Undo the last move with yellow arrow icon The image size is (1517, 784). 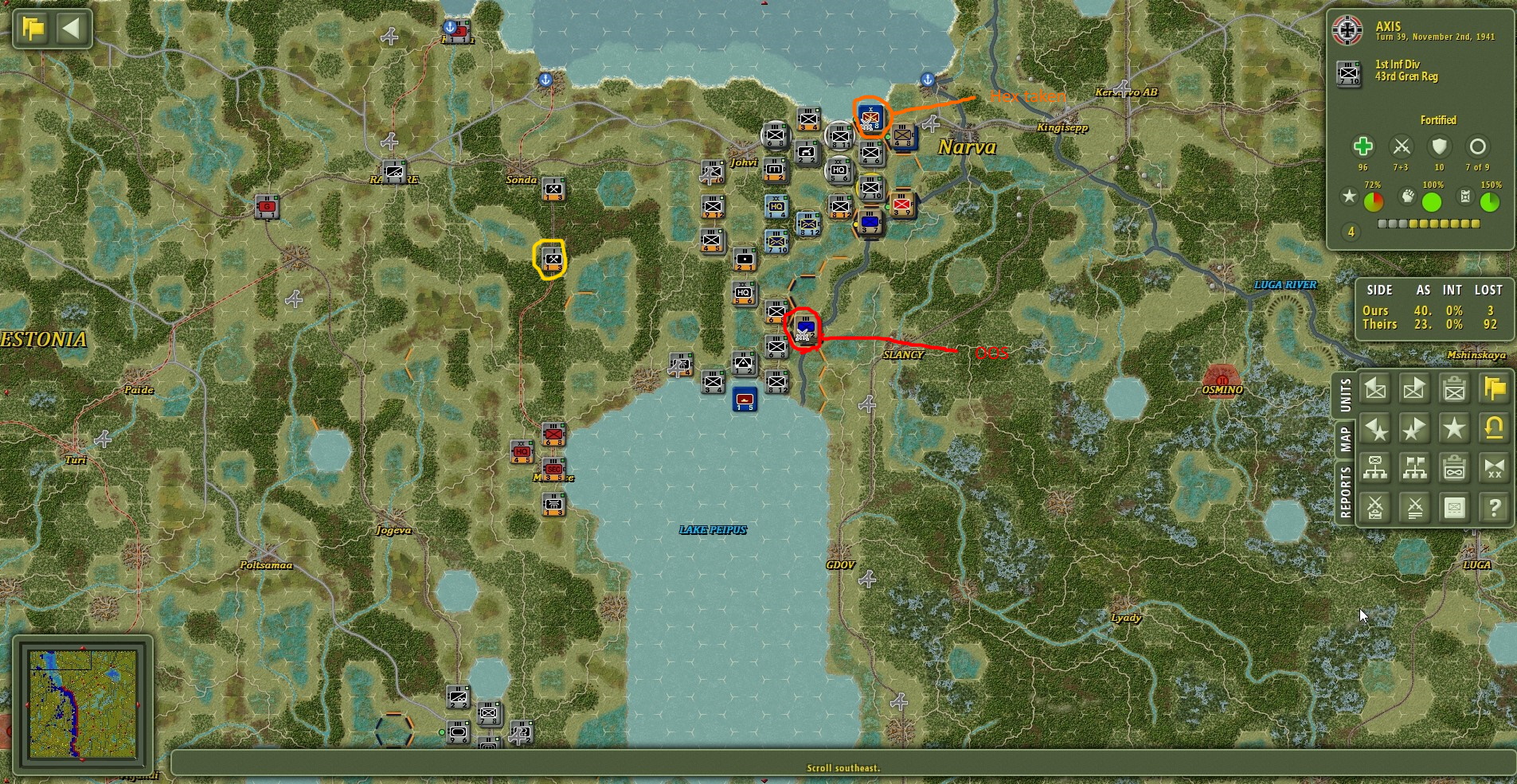[x=1494, y=429]
